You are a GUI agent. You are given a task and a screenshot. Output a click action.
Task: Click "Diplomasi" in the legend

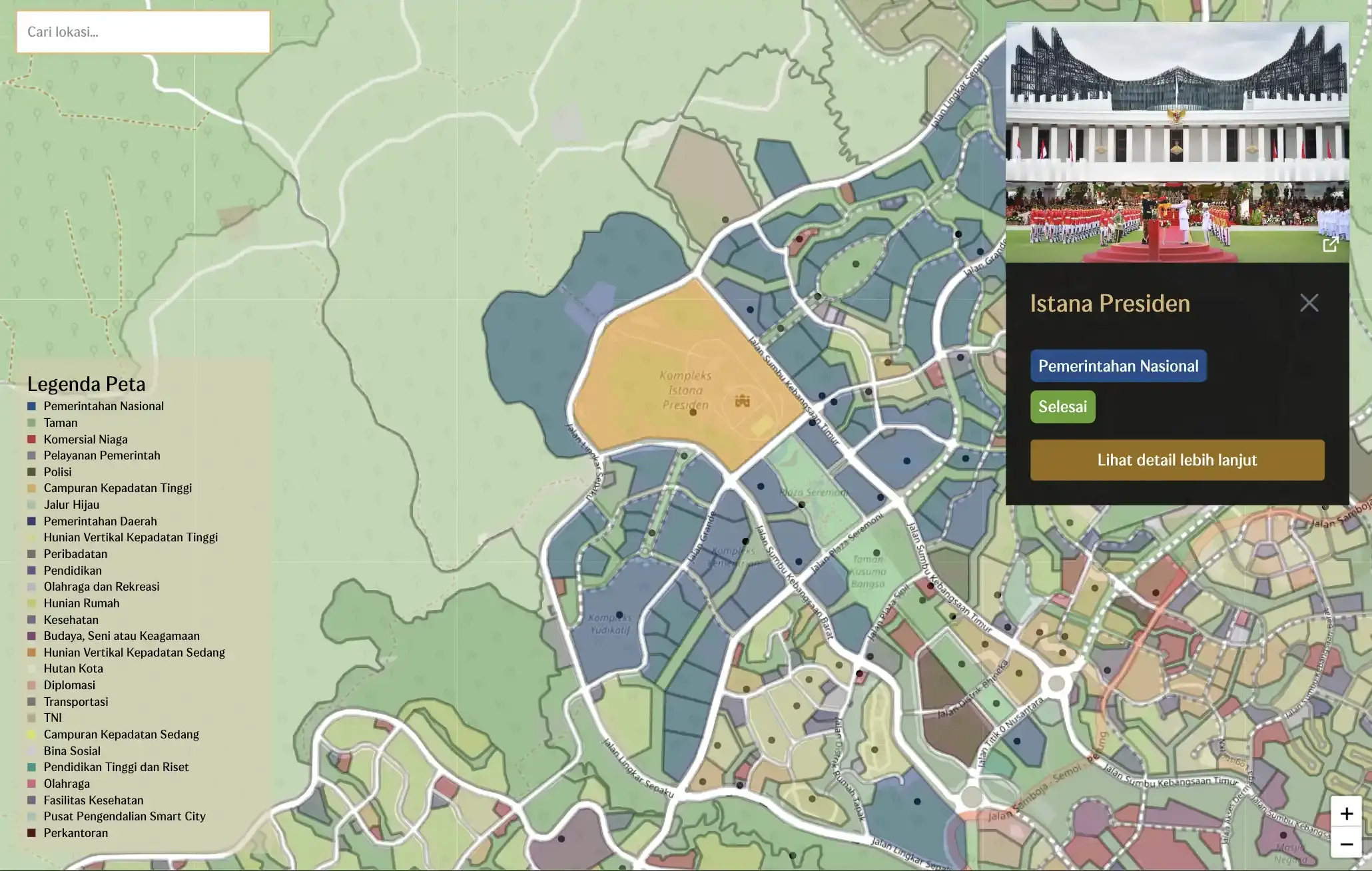coord(69,685)
